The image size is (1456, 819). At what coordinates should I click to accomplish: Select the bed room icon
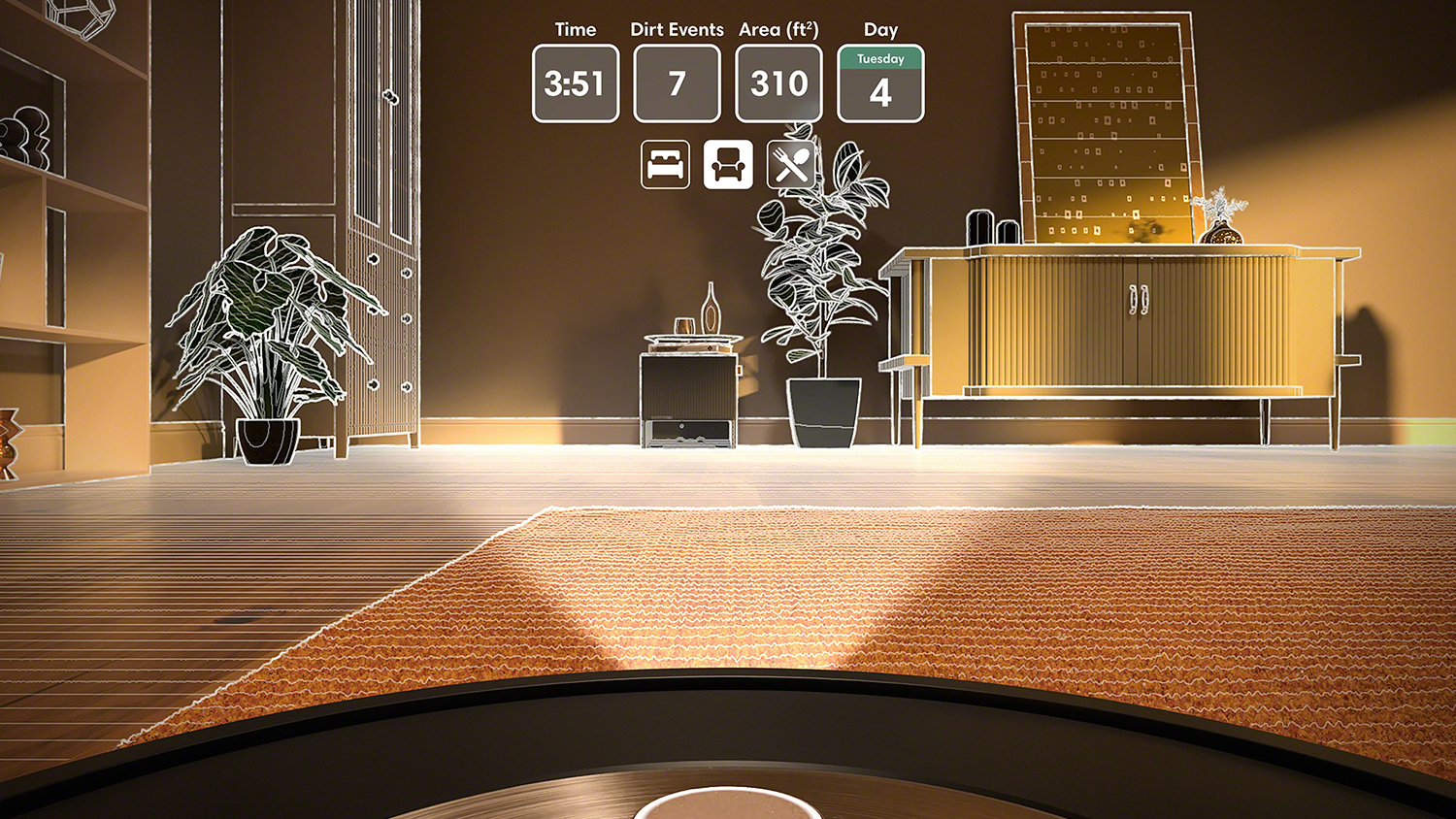(x=665, y=165)
